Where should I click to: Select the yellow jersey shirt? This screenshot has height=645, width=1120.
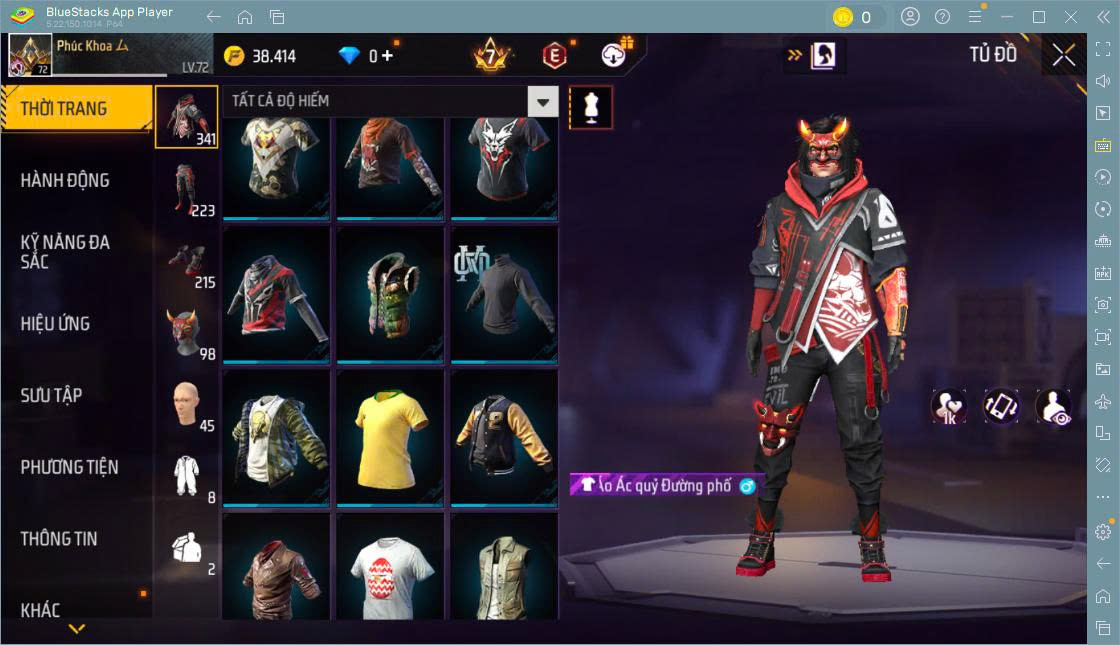(390, 436)
